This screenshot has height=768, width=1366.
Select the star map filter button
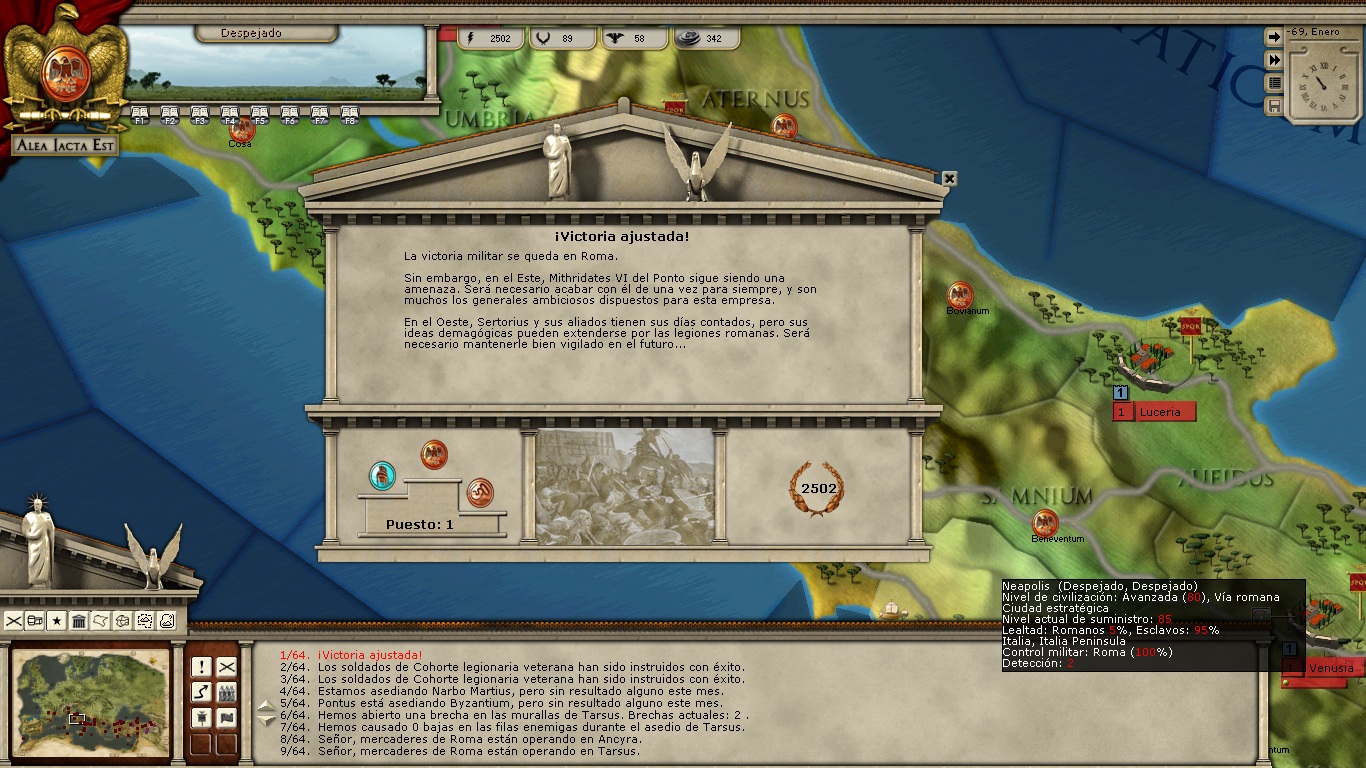click(x=57, y=621)
